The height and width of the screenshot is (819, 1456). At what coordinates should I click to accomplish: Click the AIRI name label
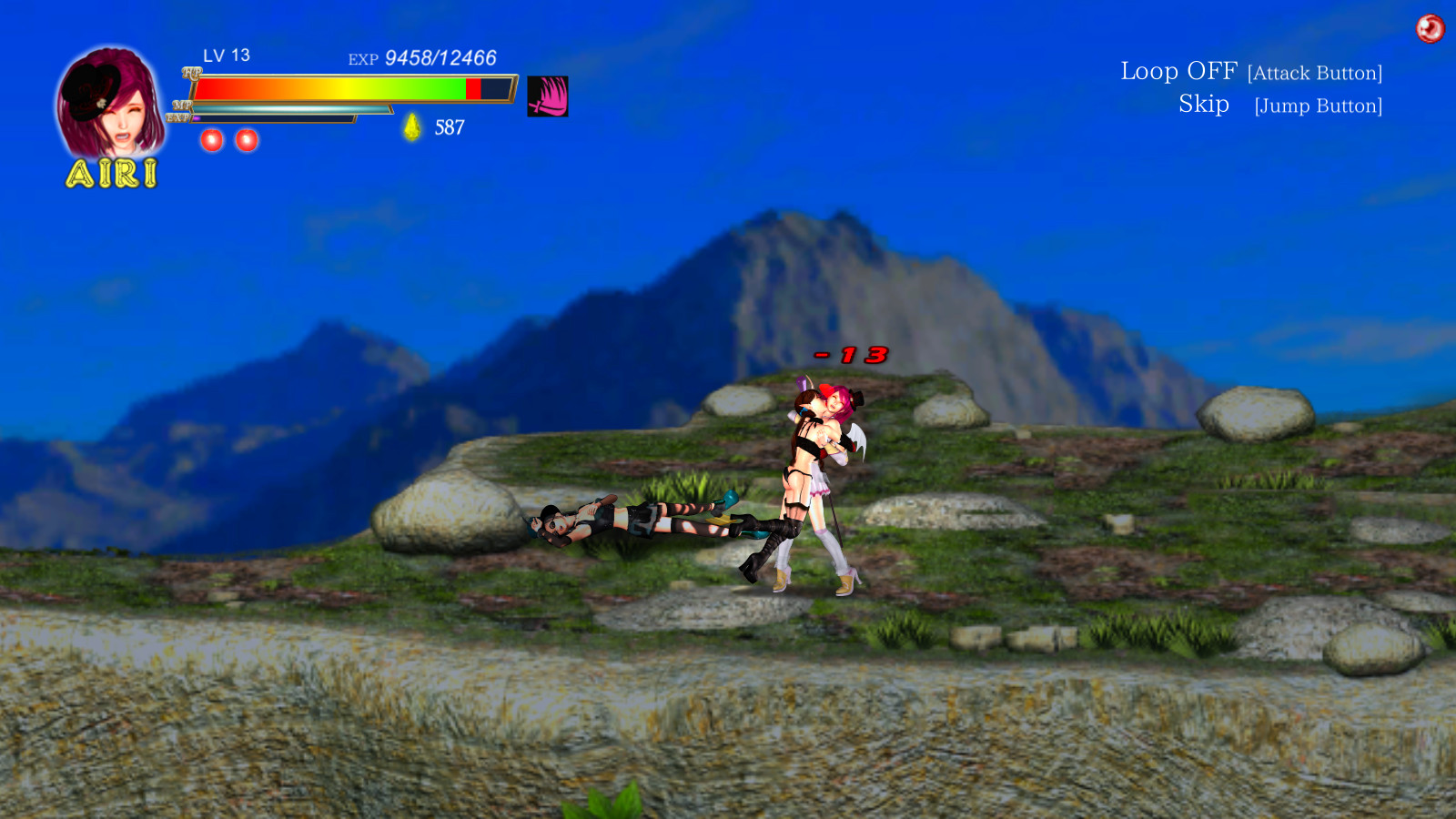[x=111, y=175]
